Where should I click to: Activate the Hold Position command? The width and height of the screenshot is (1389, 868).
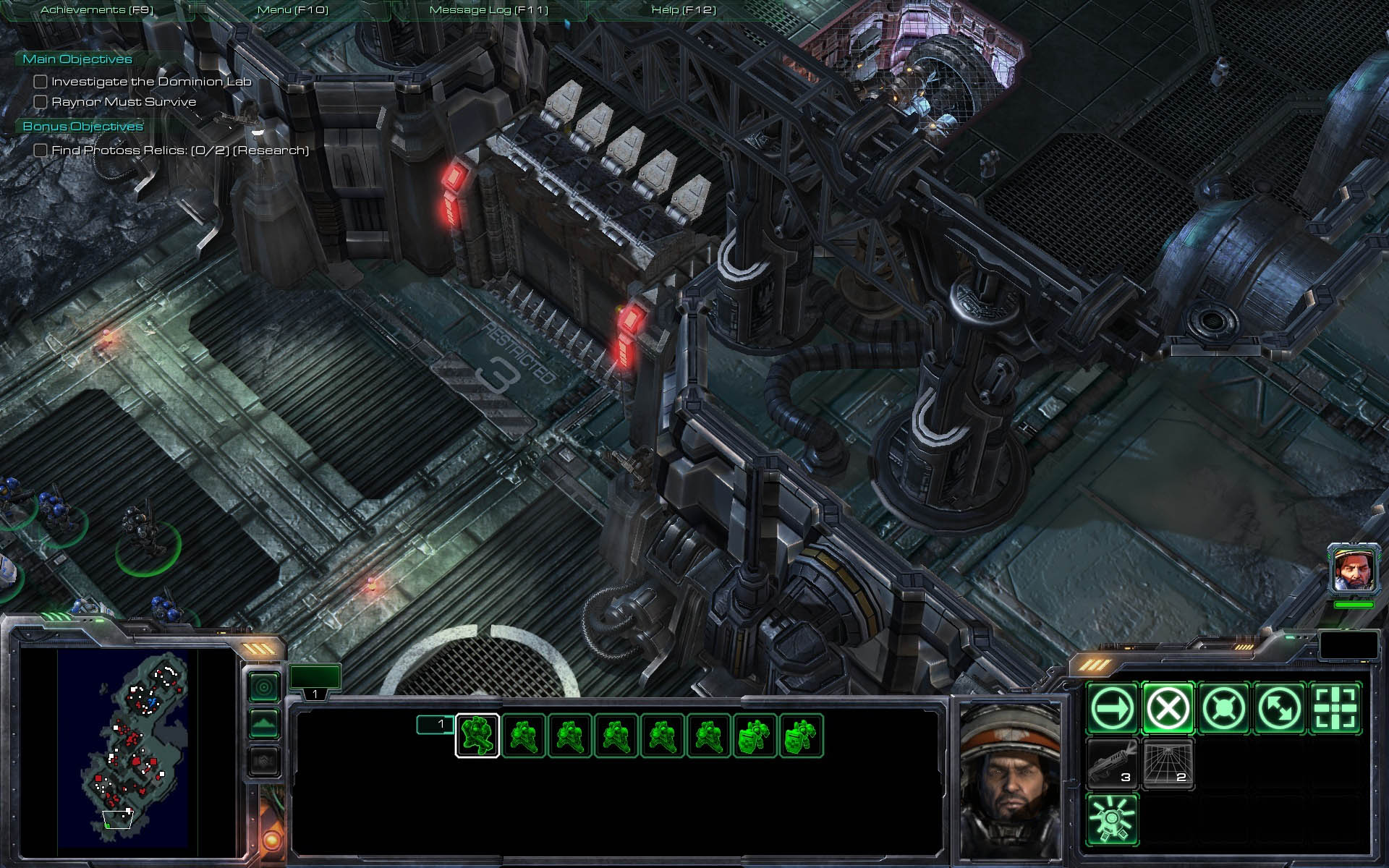point(1223,708)
